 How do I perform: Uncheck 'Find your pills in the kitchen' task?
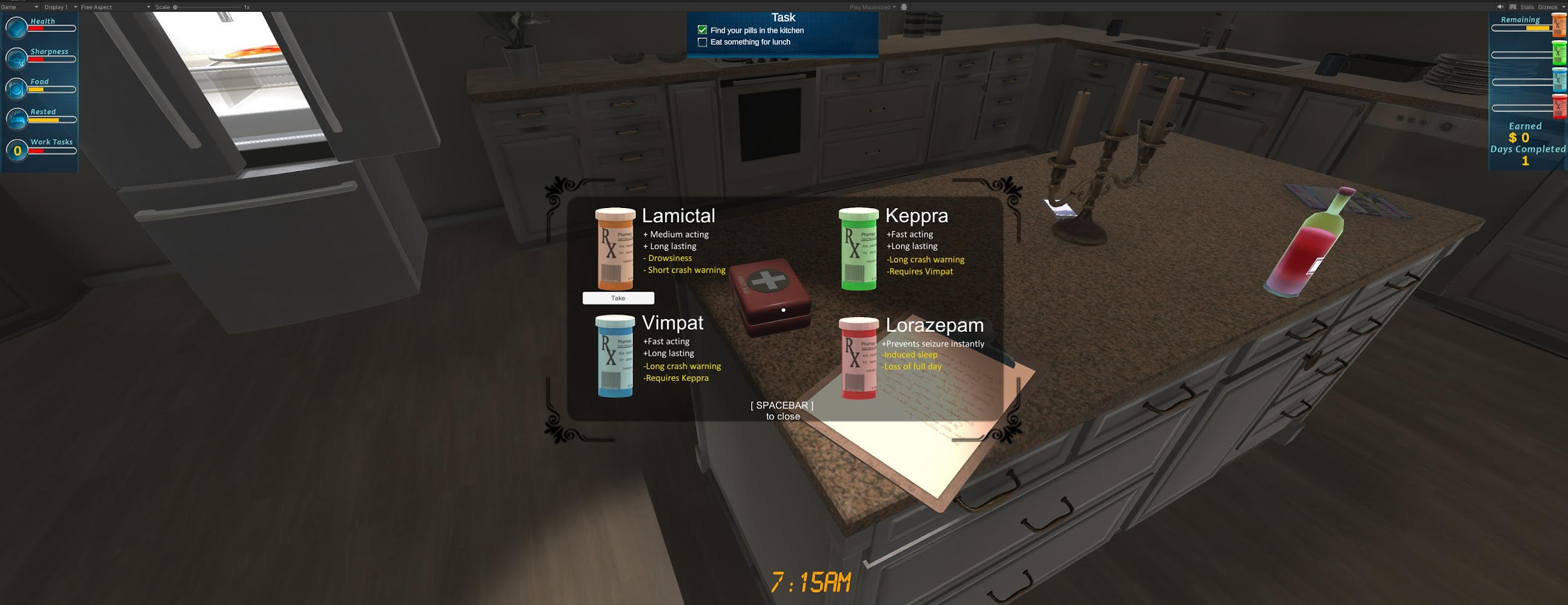click(702, 29)
